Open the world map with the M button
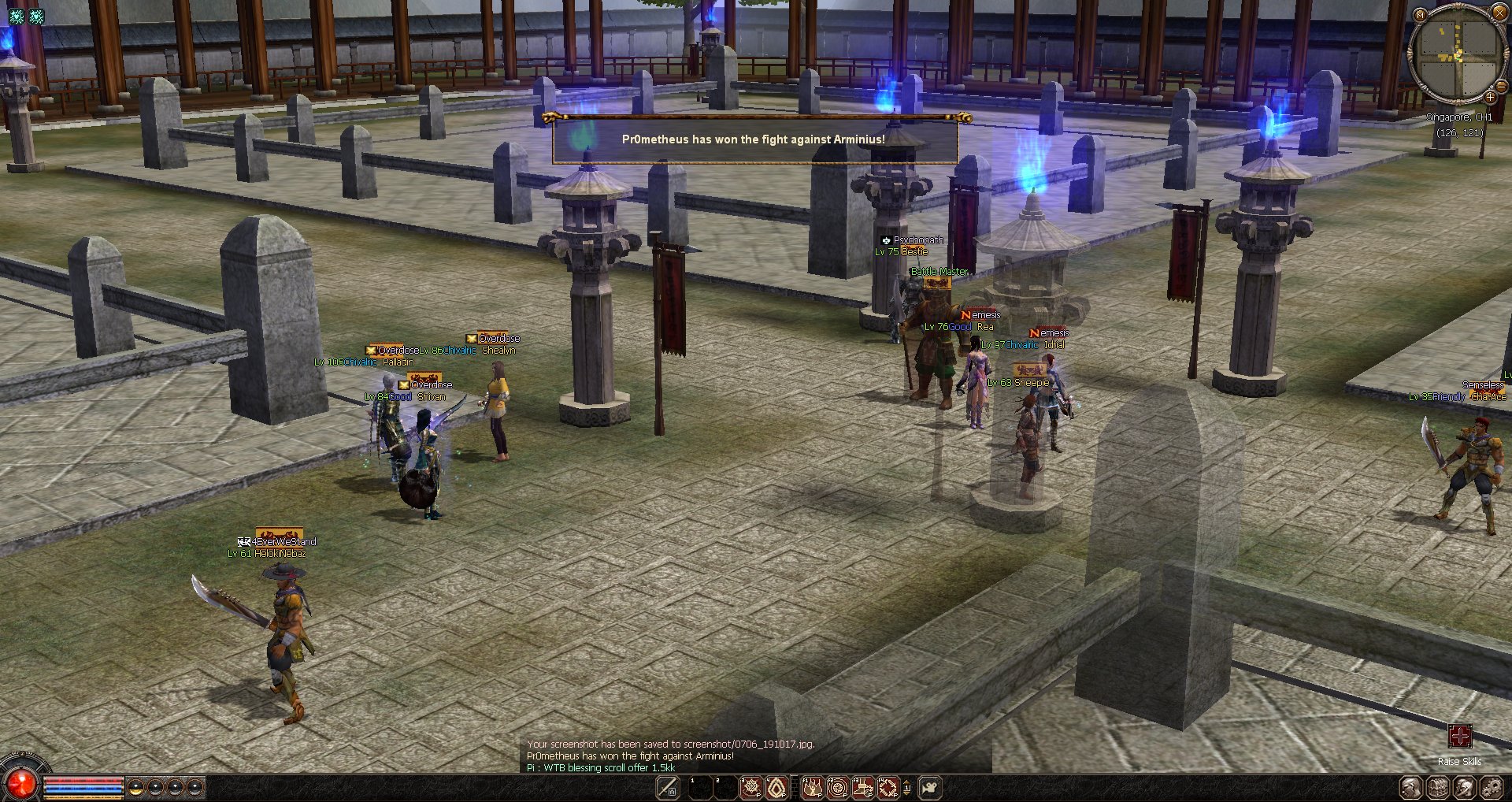This screenshot has height=802, width=1512. (1420, 14)
